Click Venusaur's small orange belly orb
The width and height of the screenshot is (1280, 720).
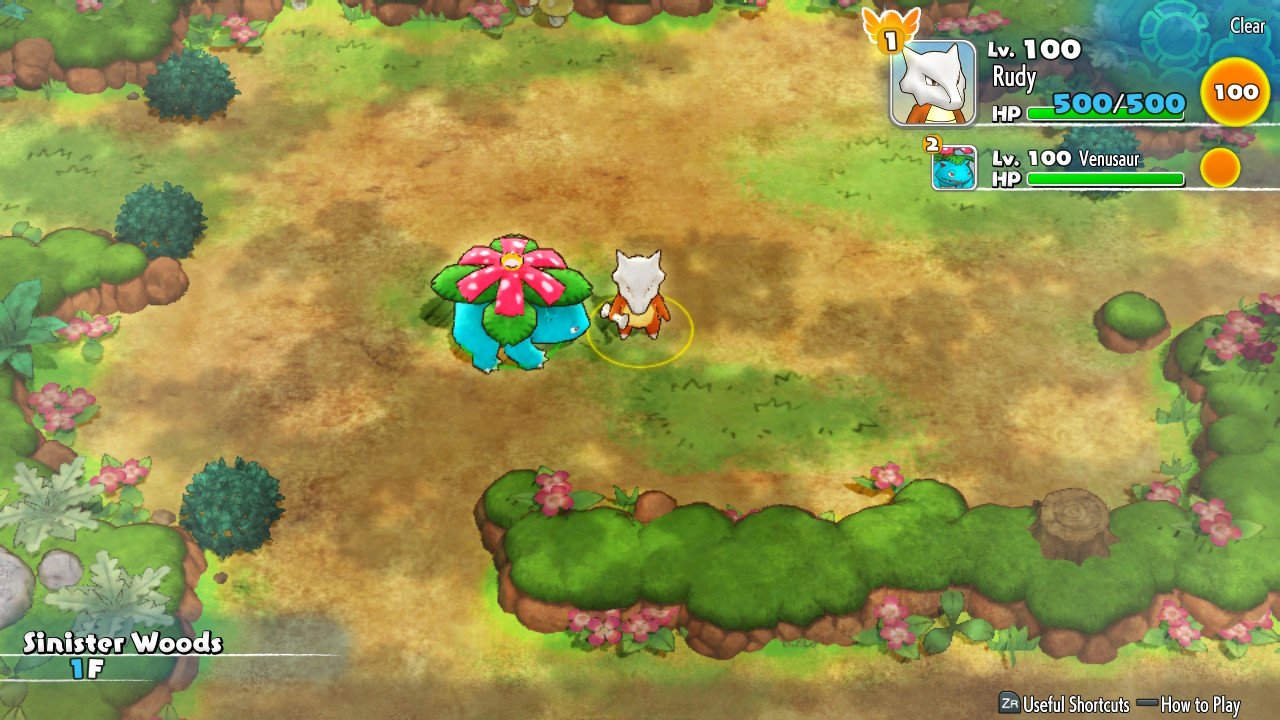[1220, 168]
